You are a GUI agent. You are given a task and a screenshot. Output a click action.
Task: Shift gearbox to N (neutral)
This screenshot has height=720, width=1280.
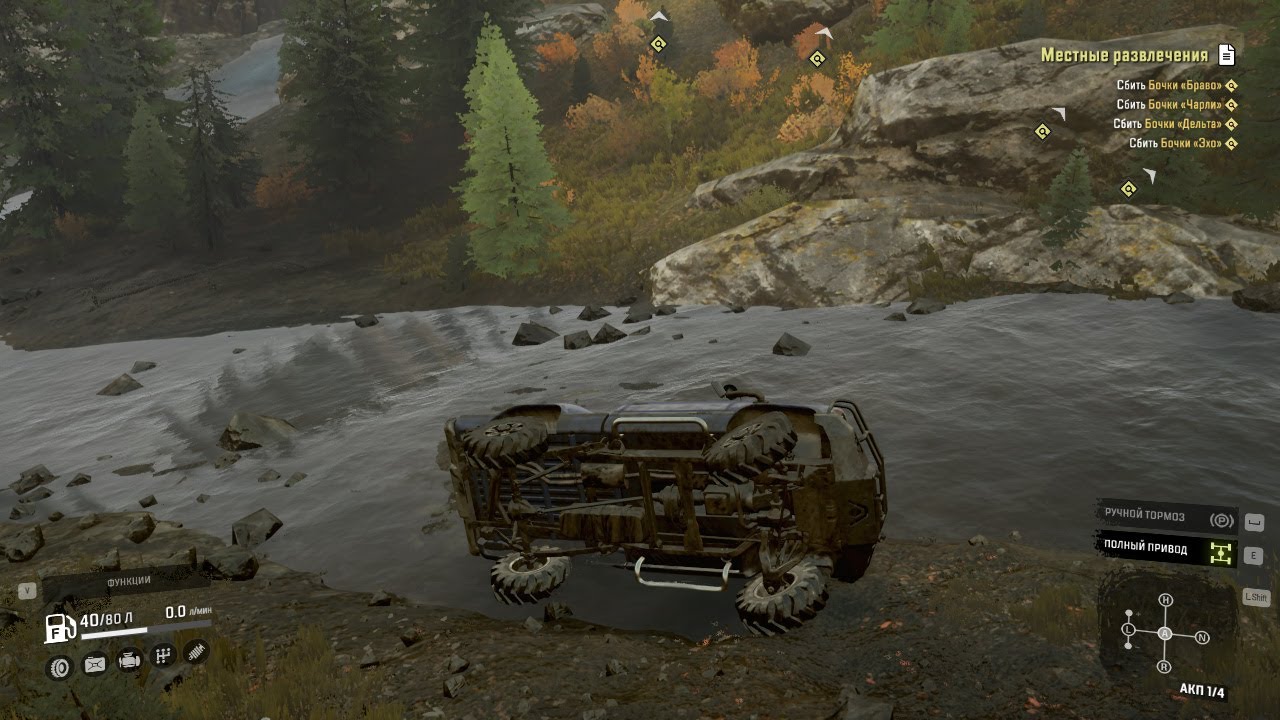pyautogui.click(x=1202, y=637)
